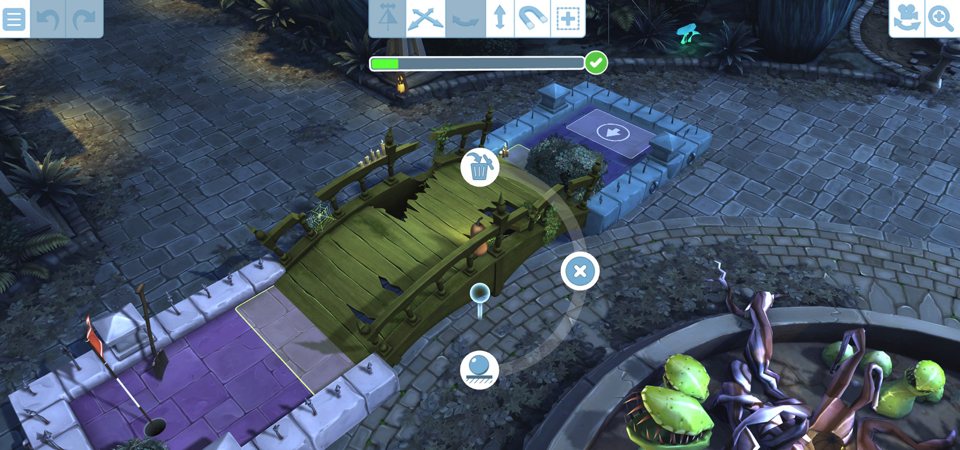The width and height of the screenshot is (960, 450).
Task: Activate the up-down height arrow tool
Action: tap(499, 19)
